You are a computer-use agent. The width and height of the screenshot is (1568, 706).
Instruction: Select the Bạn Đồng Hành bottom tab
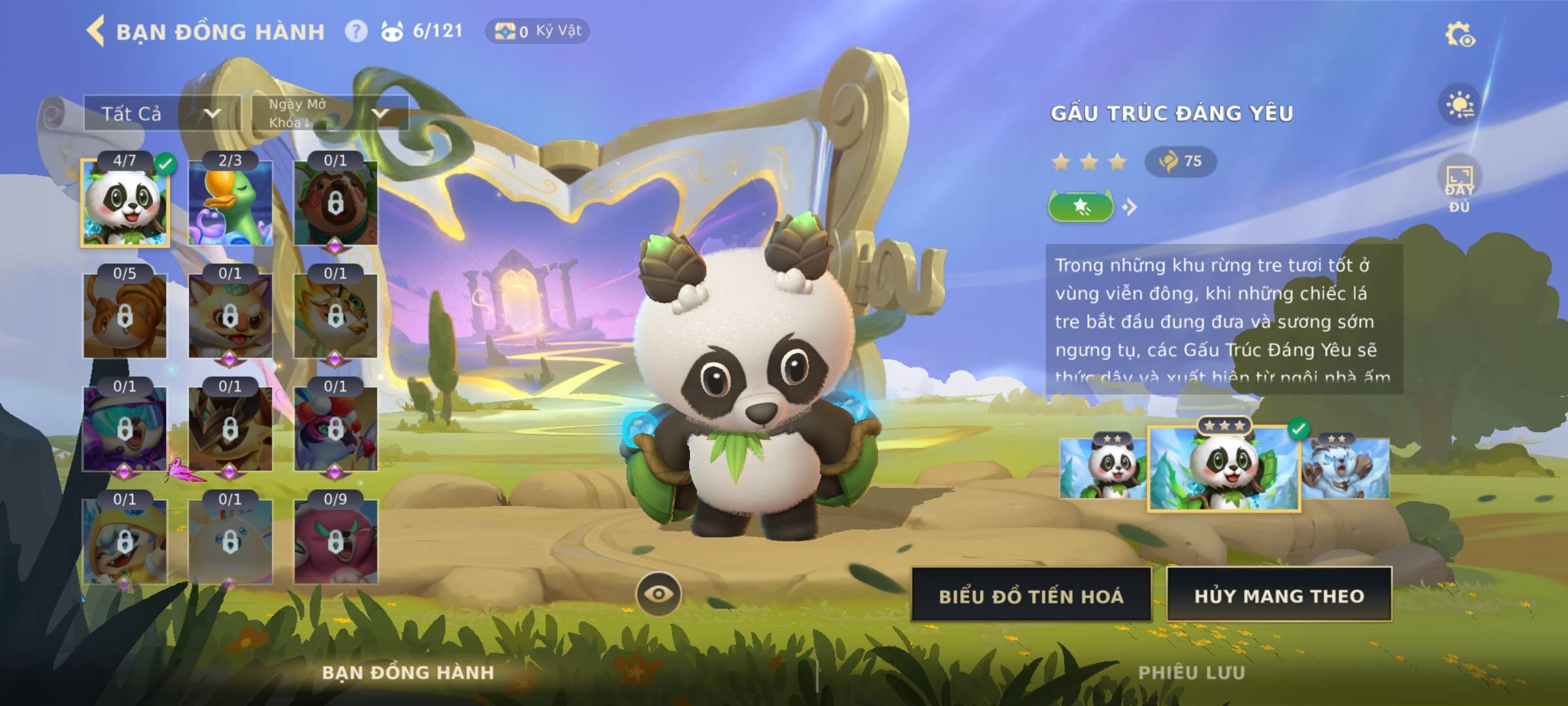coord(408,673)
